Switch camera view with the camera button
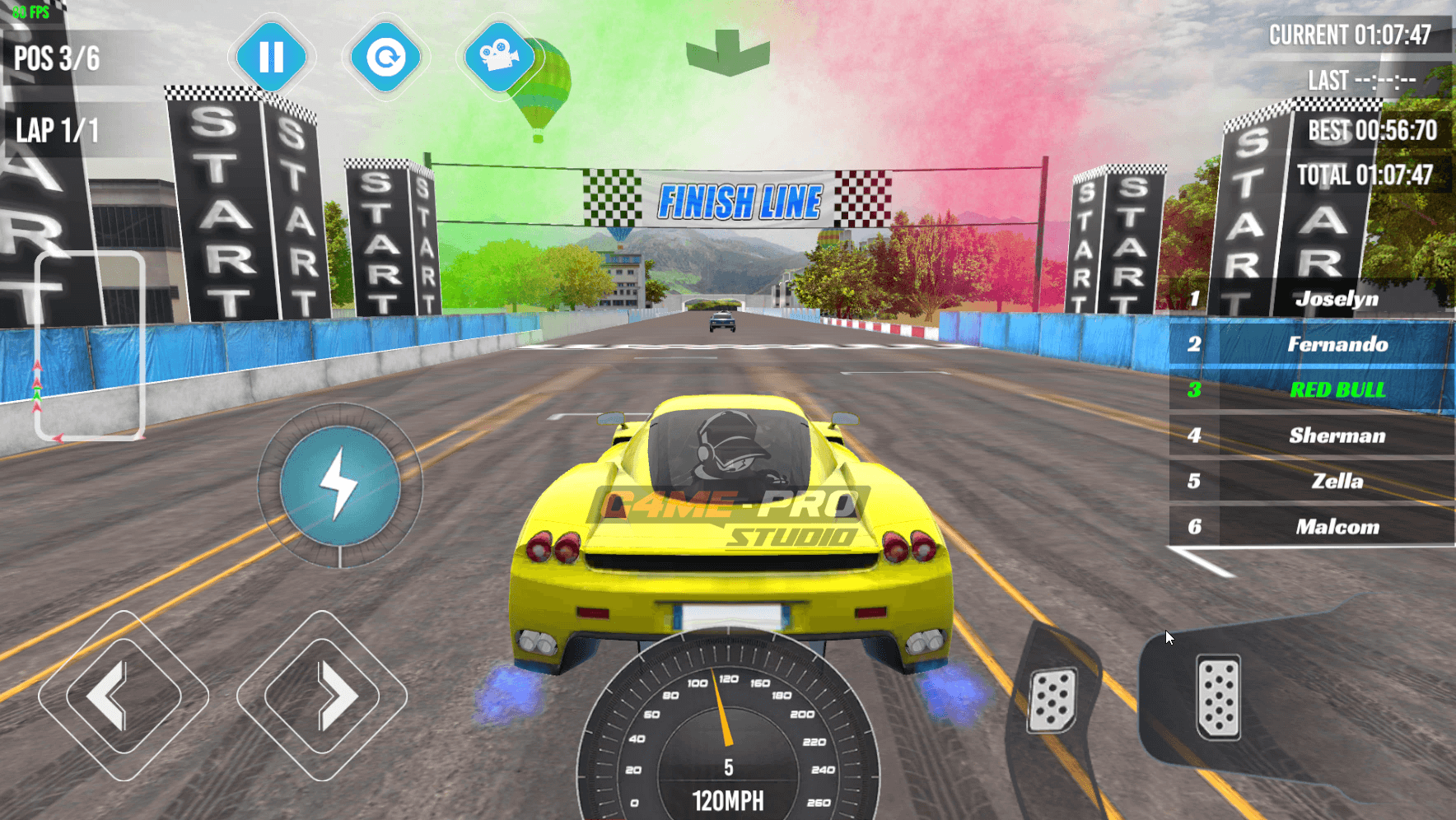The height and width of the screenshot is (820, 1456). tap(498, 58)
